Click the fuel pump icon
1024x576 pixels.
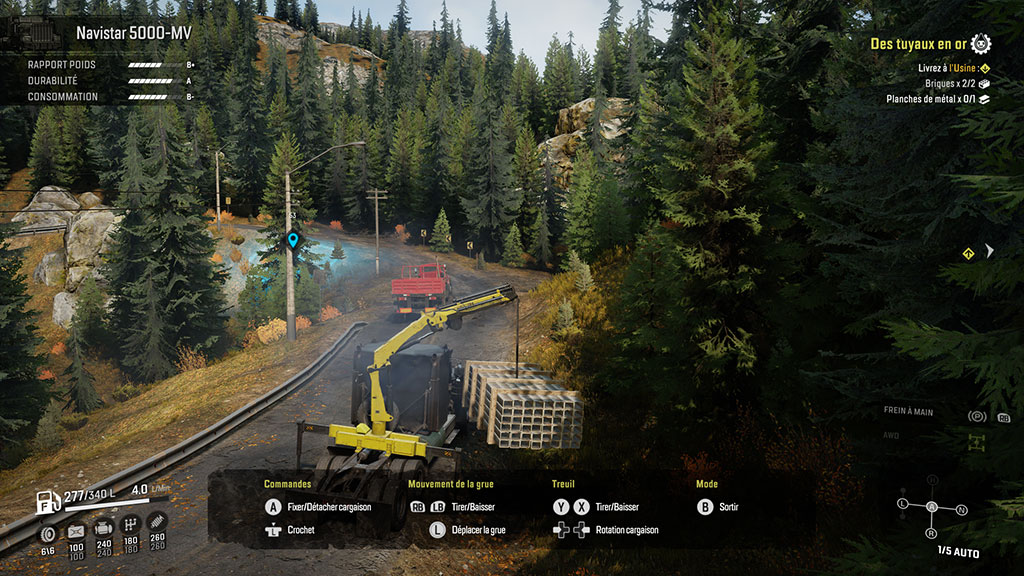[46, 501]
